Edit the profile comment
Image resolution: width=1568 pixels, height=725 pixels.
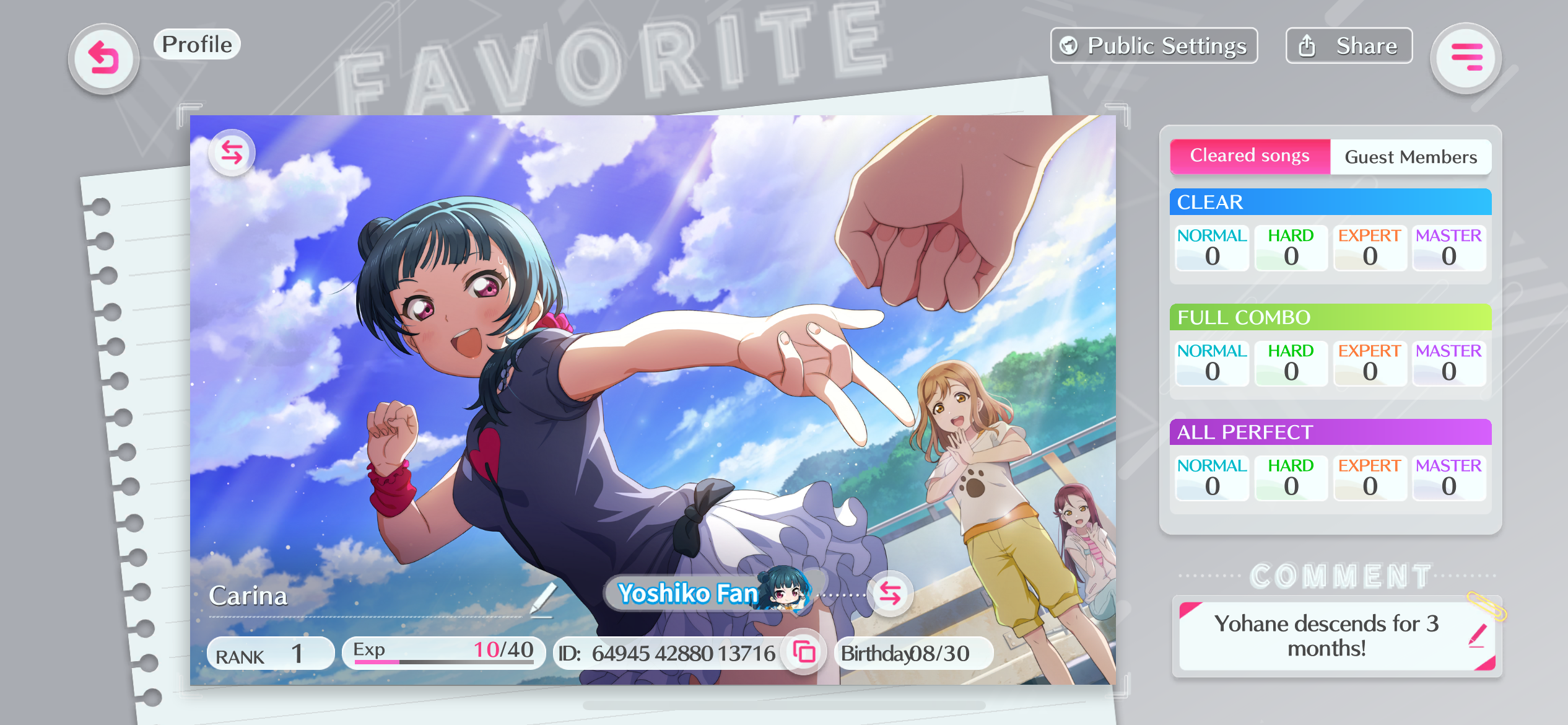point(1477,636)
